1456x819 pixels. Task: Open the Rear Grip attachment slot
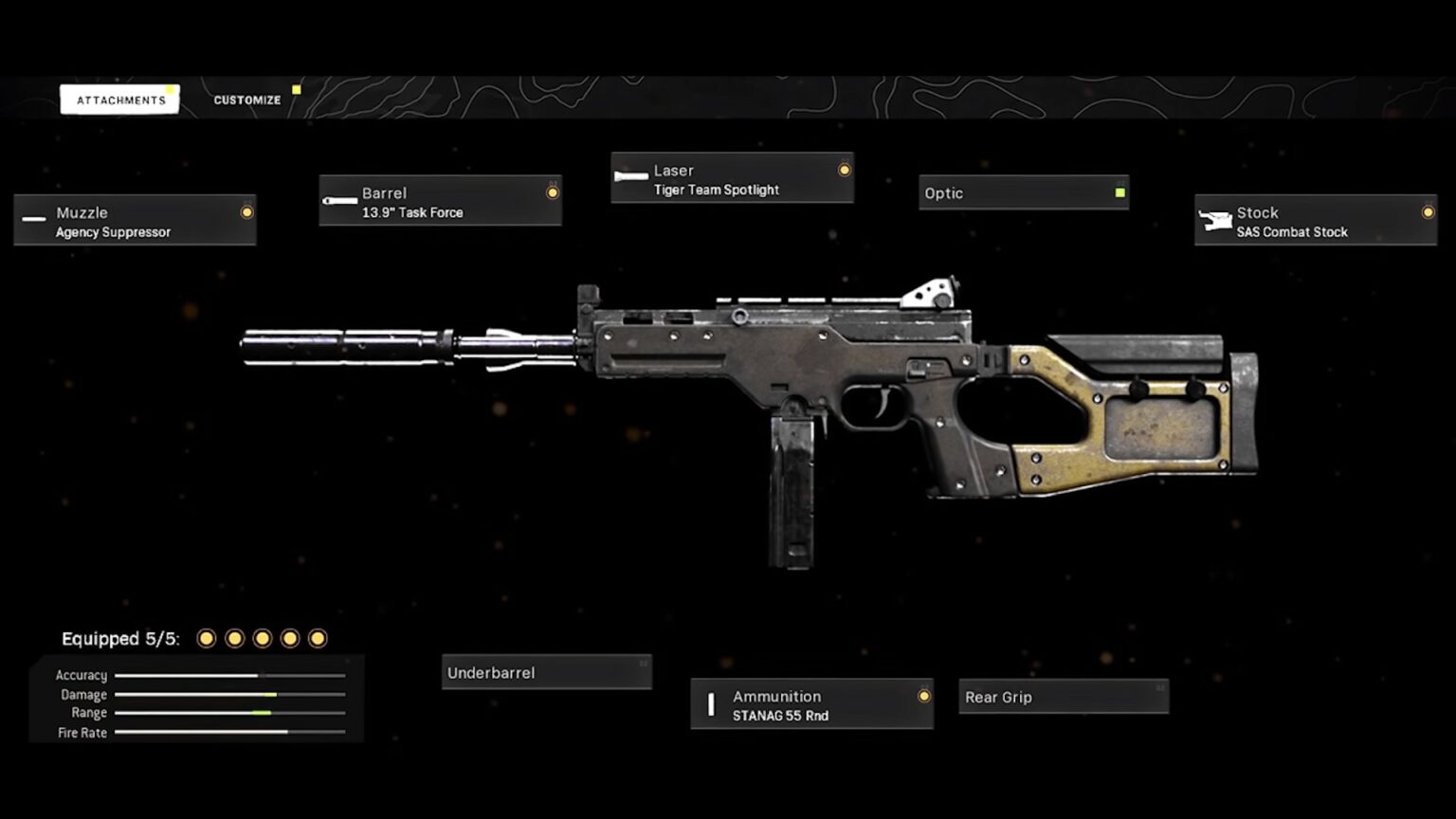[x=1062, y=697]
